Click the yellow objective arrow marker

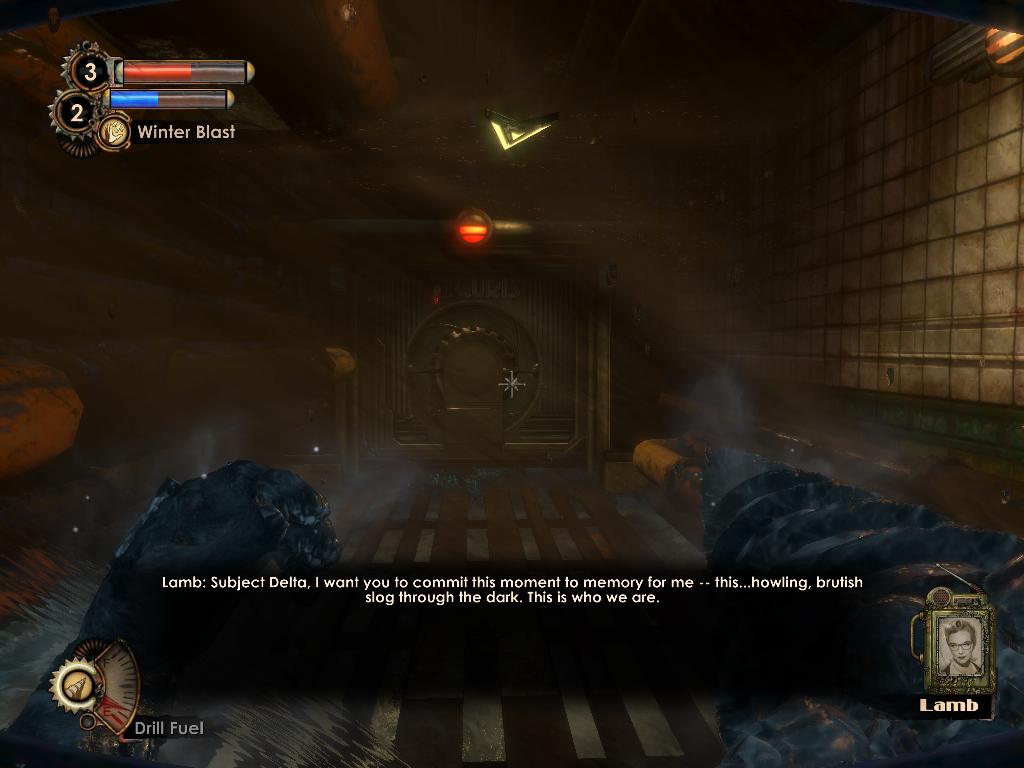coord(518,131)
